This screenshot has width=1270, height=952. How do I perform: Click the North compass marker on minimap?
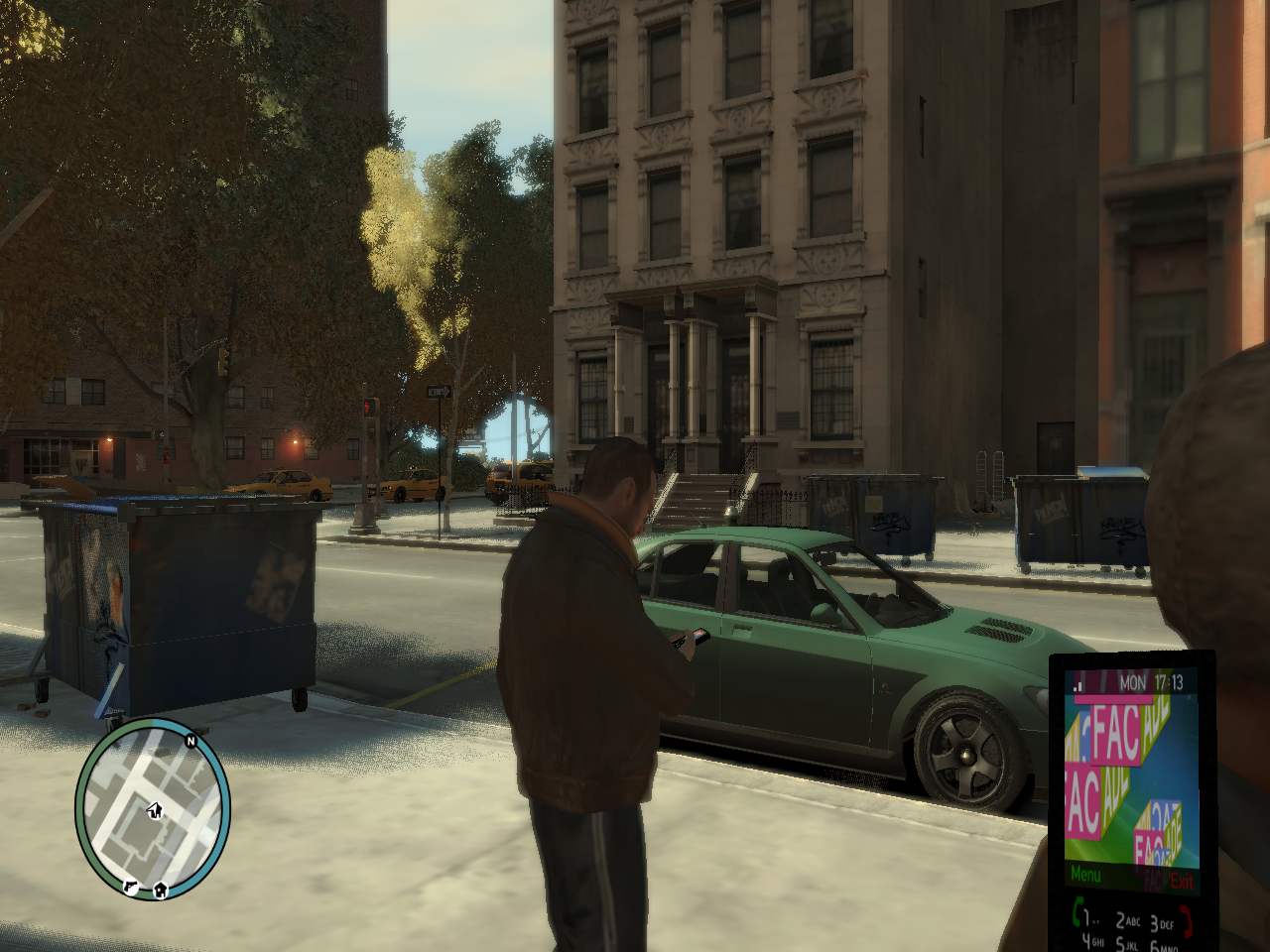point(190,741)
